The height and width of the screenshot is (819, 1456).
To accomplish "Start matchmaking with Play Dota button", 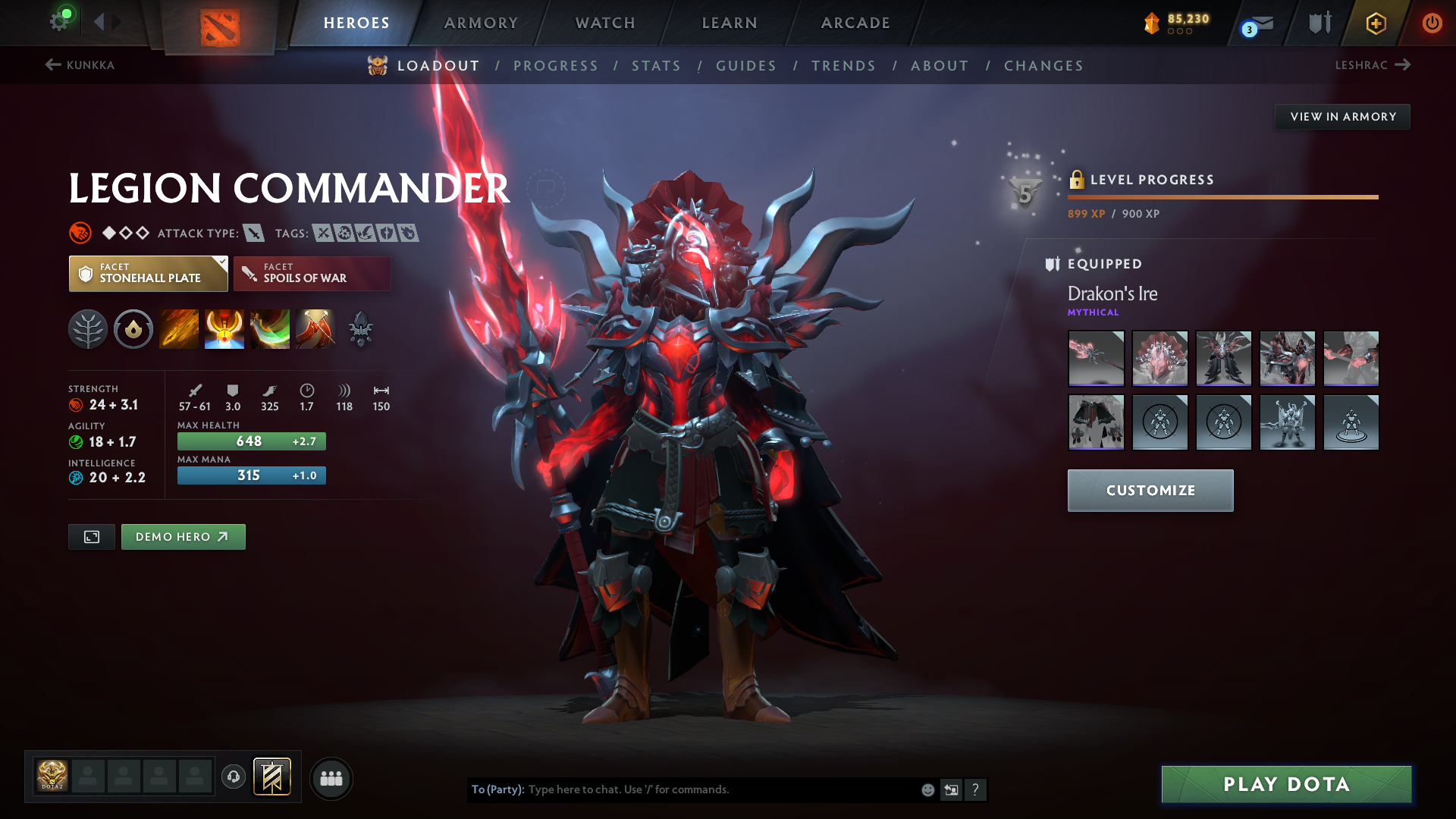I will click(x=1286, y=784).
